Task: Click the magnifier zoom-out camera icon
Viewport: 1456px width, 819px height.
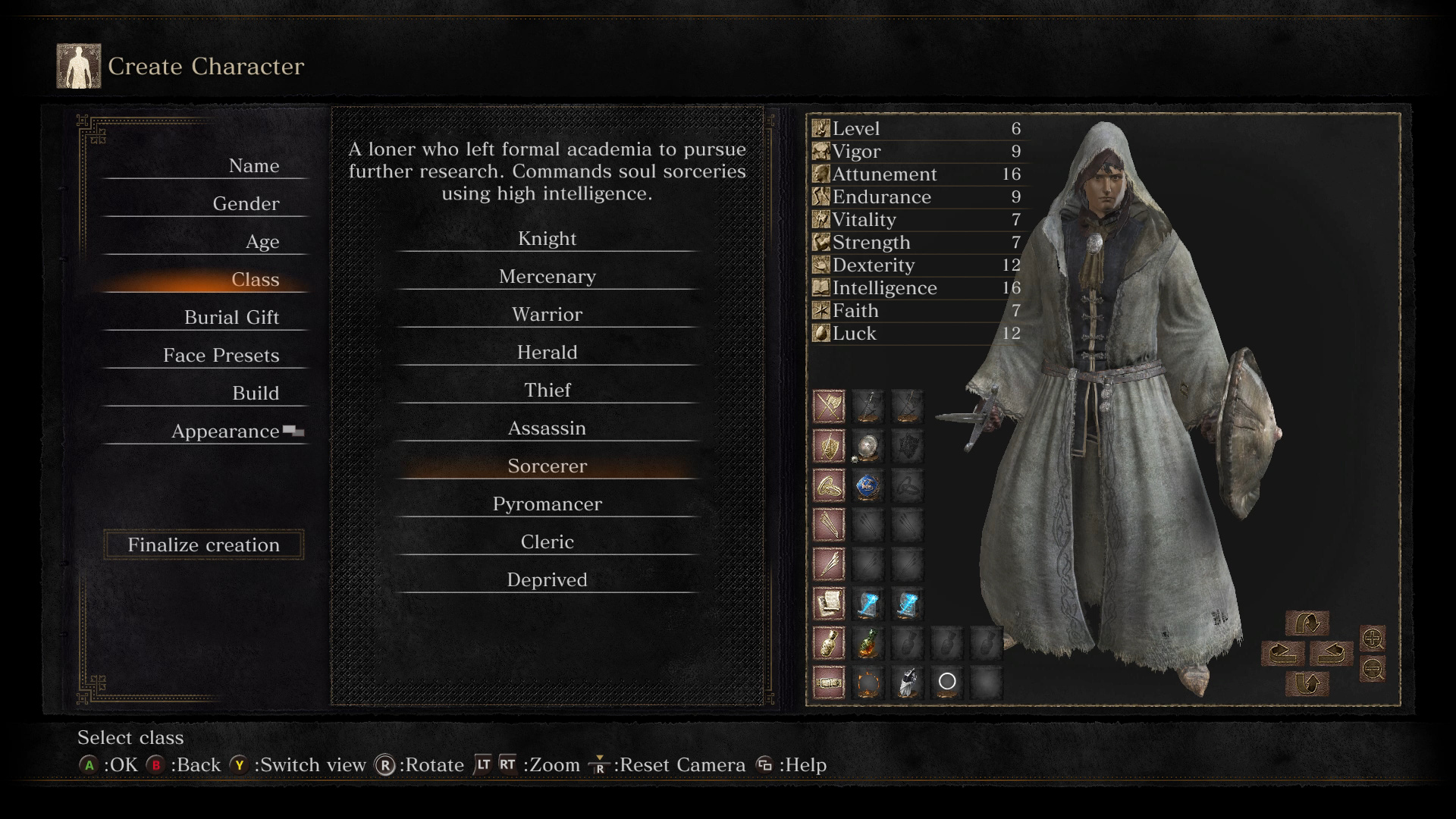Action: click(x=1373, y=670)
